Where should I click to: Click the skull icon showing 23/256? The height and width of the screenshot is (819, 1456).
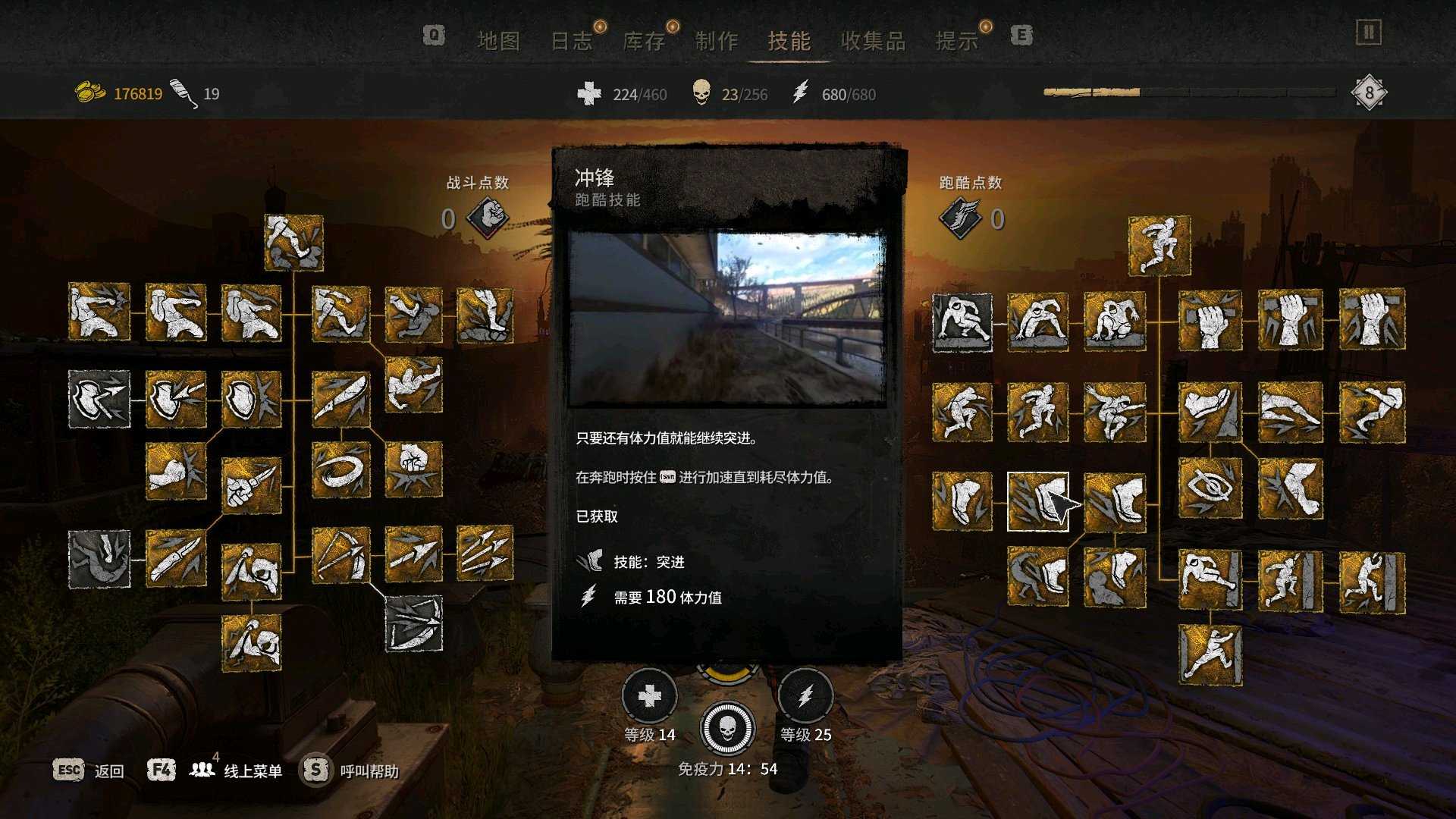(701, 94)
